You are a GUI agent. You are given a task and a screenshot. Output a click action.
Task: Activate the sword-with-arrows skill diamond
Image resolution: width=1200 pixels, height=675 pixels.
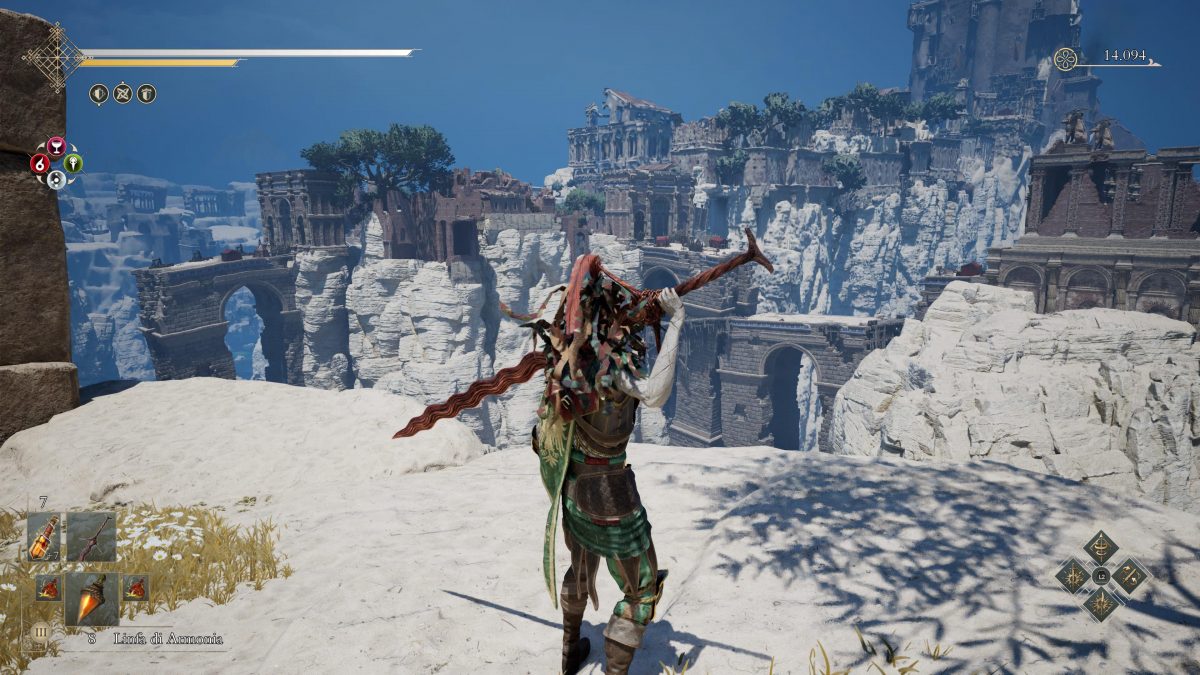(1132, 576)
